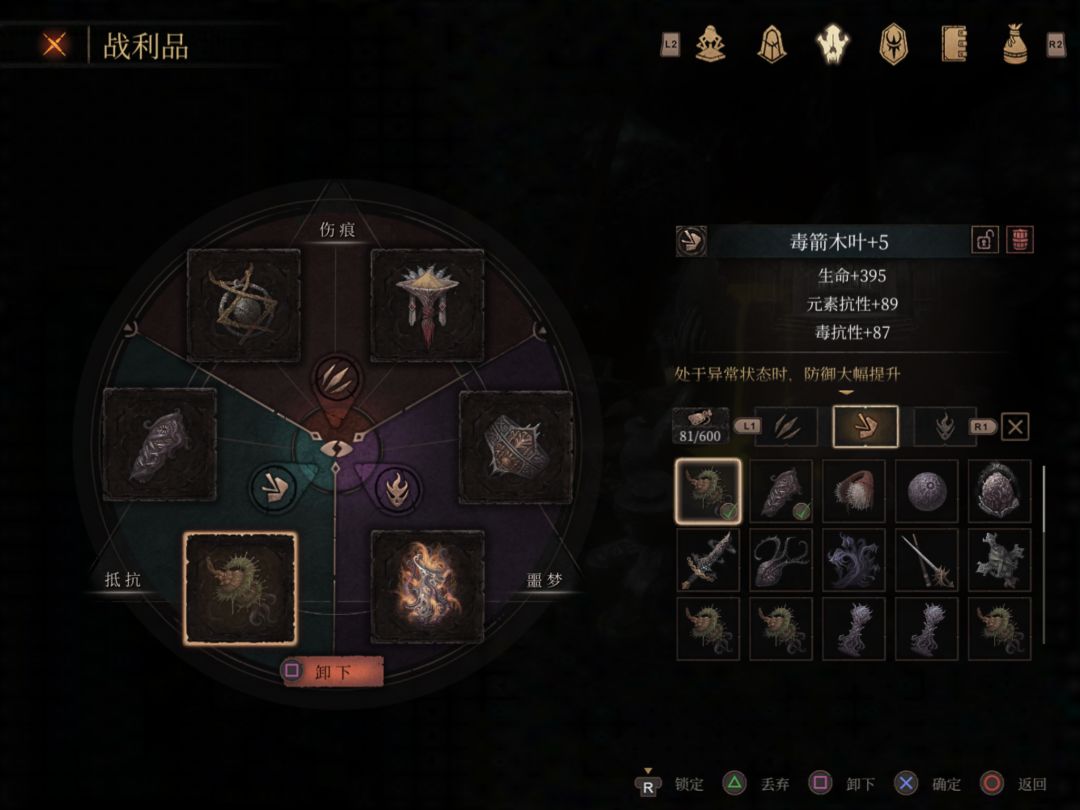This screenshot has width=1080, height=810.
Task: Open the beast skull trophies tab
Action: 832,44
